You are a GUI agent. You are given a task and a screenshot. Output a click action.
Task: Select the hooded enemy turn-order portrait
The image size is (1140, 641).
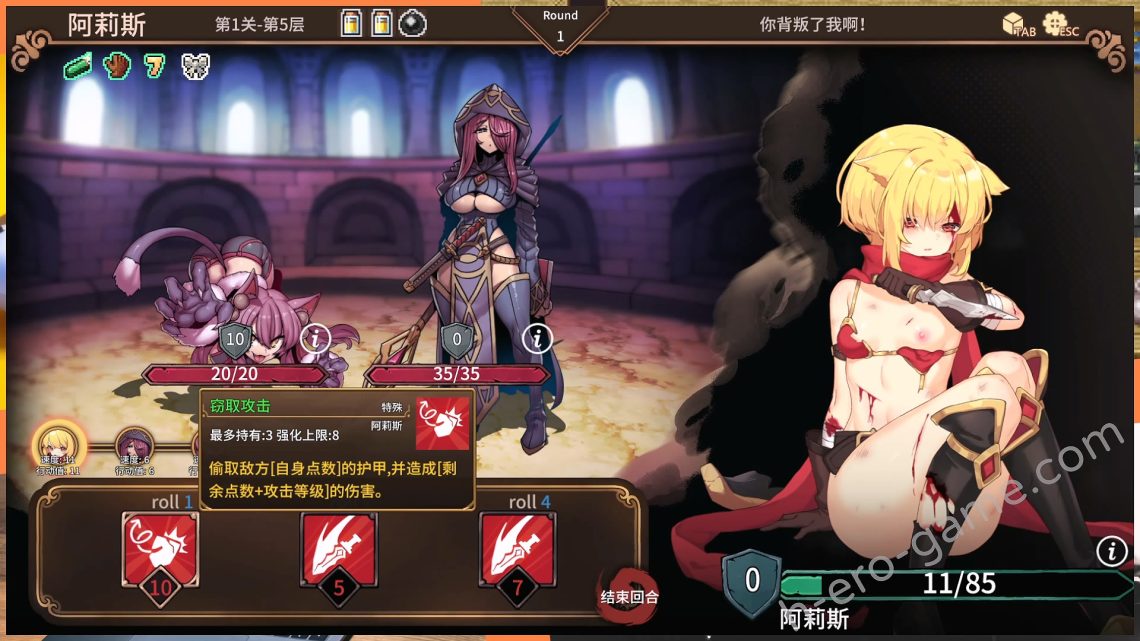pos(134,446)
